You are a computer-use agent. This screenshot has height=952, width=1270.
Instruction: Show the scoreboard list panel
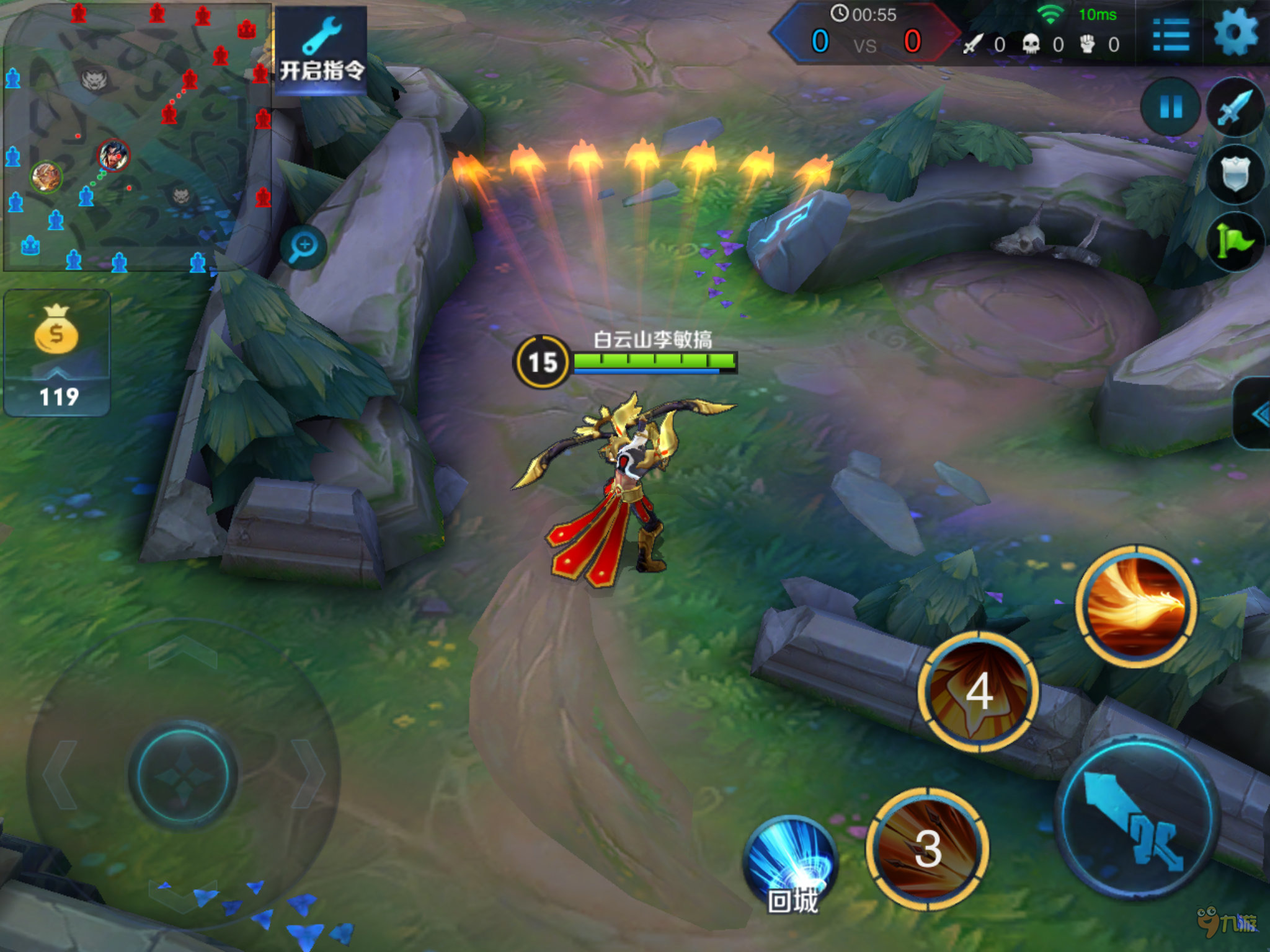[1171, 35]
